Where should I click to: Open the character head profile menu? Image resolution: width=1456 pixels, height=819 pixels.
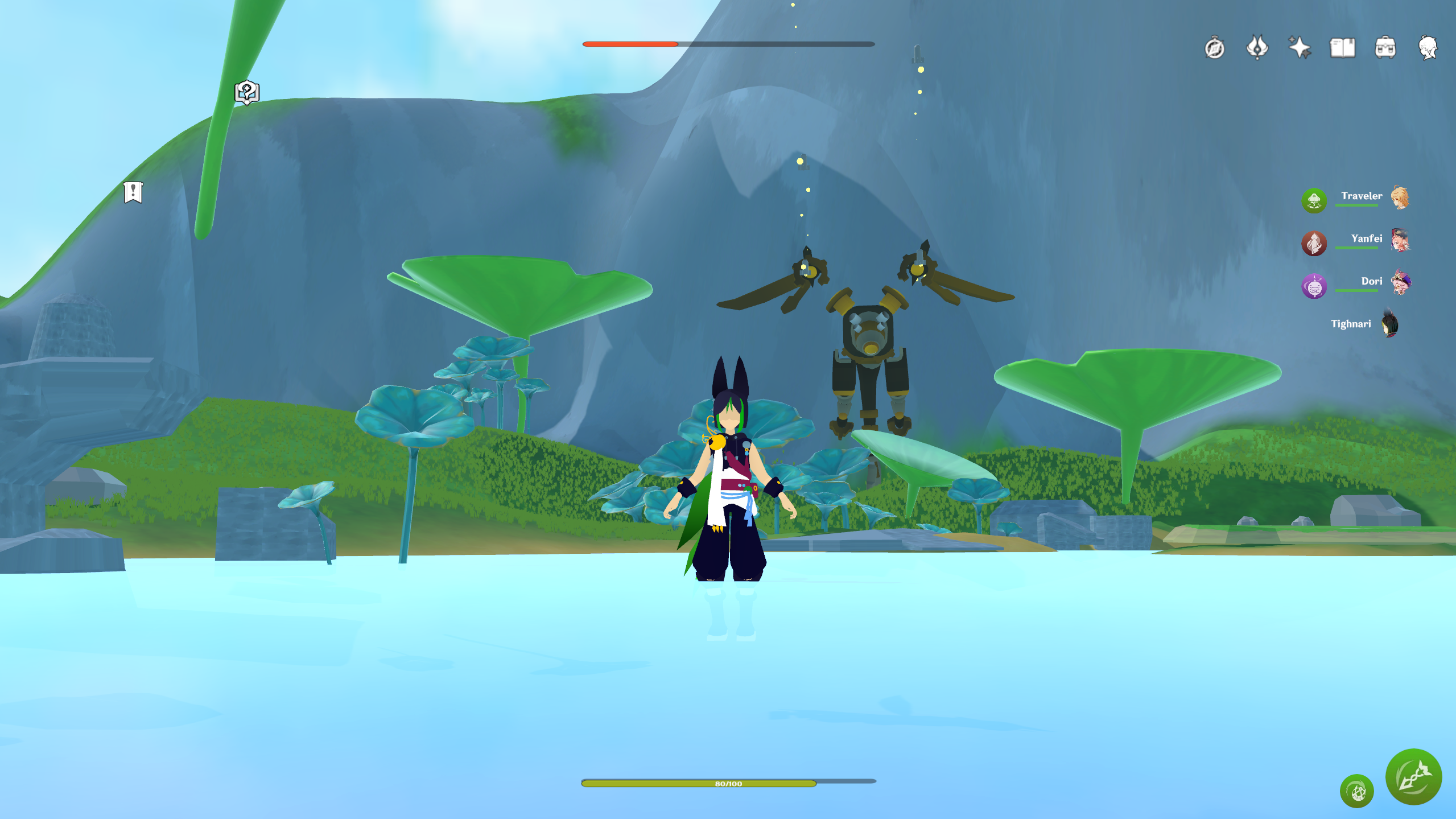(1428, 48)
